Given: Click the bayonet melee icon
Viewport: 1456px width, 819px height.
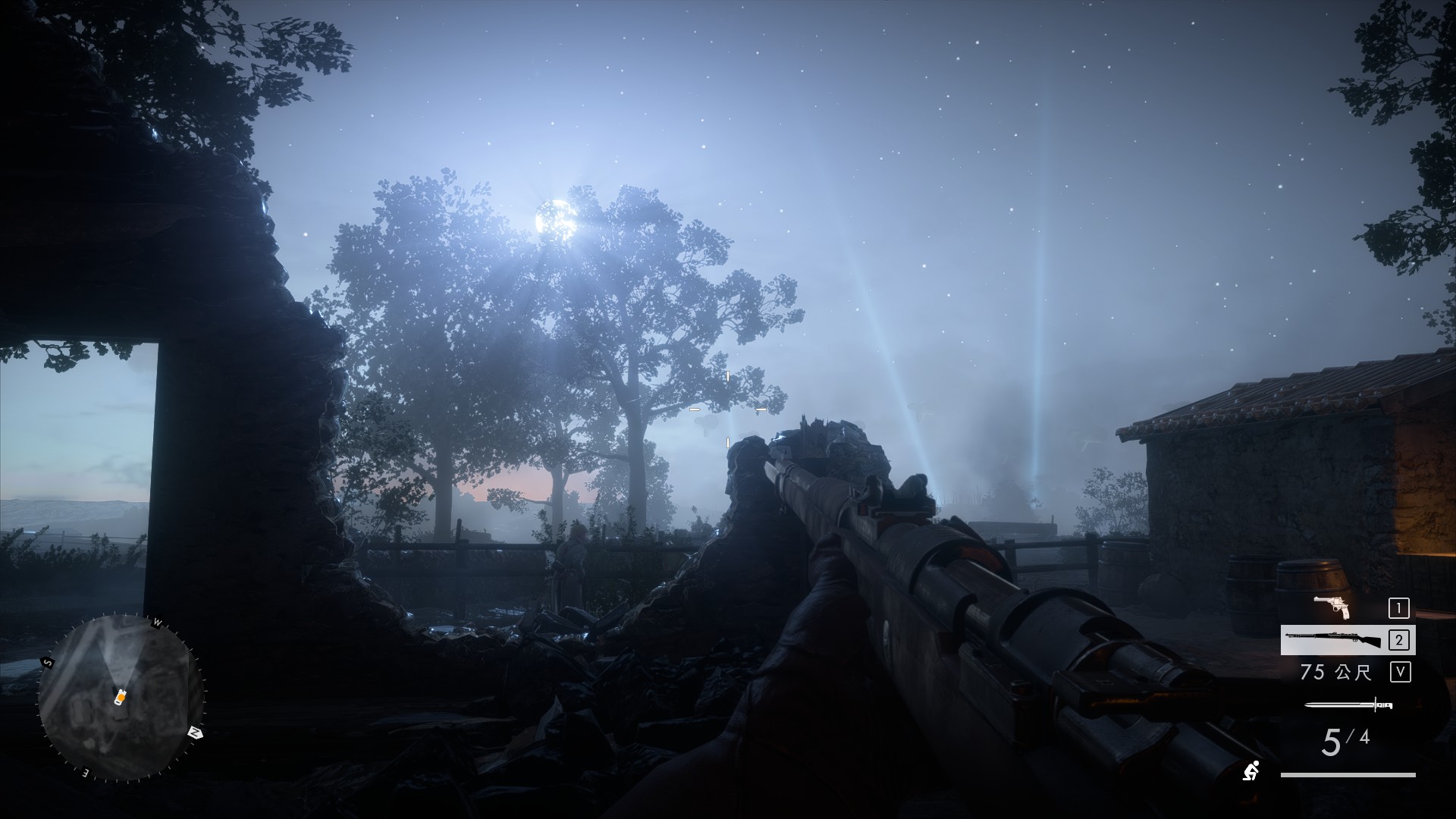Looking at the screenshot, I should pos(1348,705).
